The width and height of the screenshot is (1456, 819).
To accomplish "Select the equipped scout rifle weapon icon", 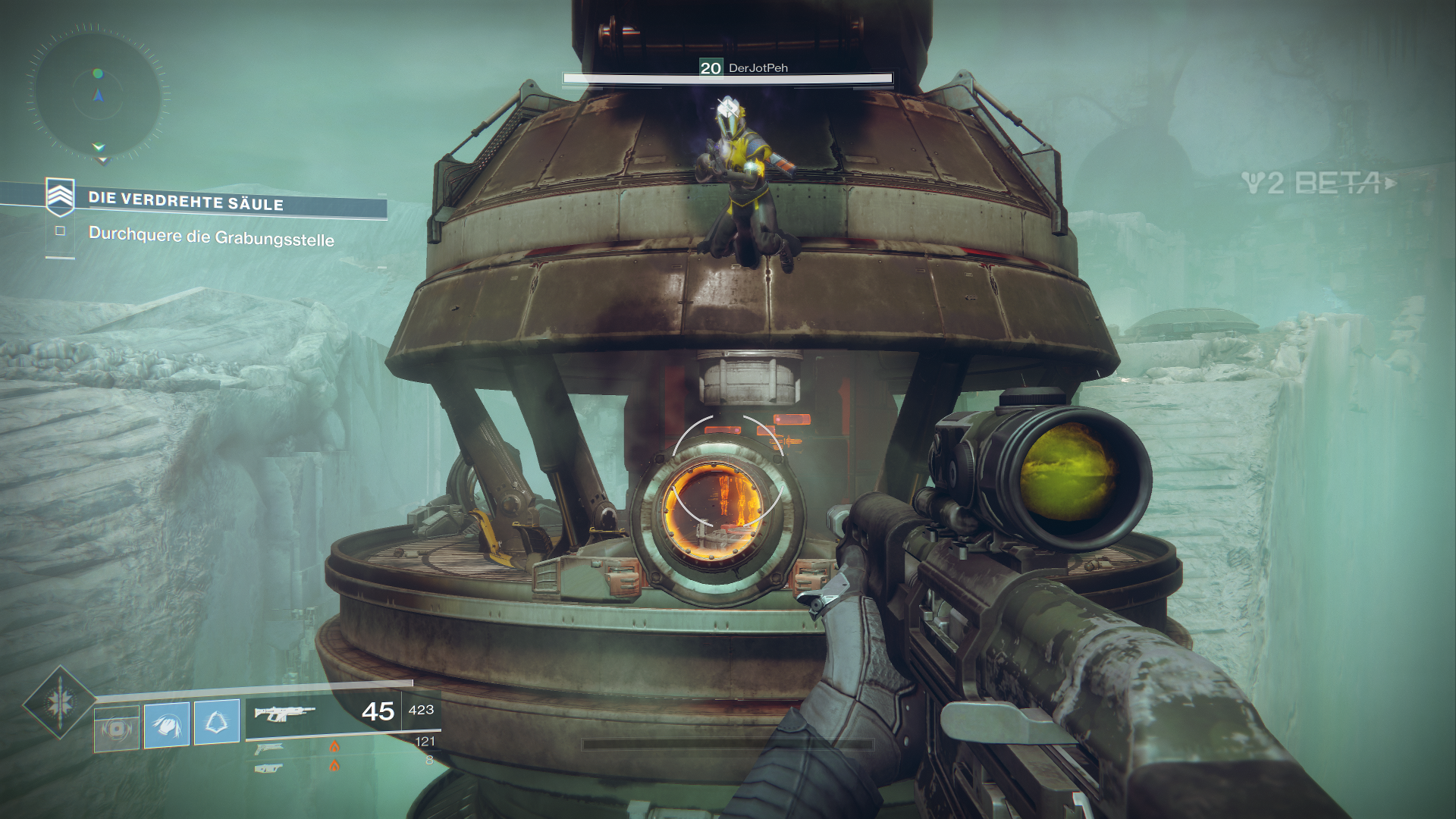I will 284,713.
